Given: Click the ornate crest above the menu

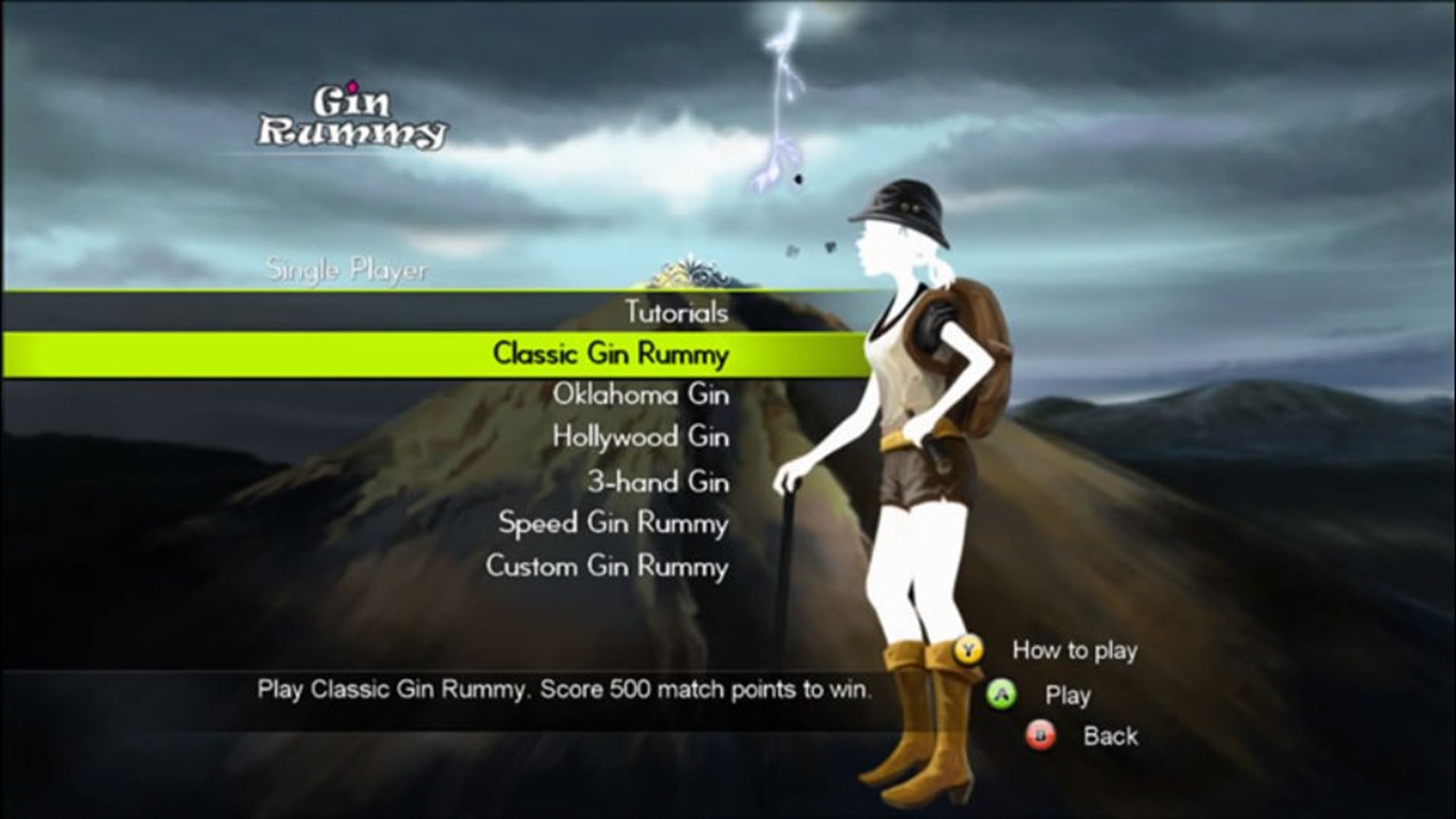Looking at the screenshot, I should tap(694, 273).
